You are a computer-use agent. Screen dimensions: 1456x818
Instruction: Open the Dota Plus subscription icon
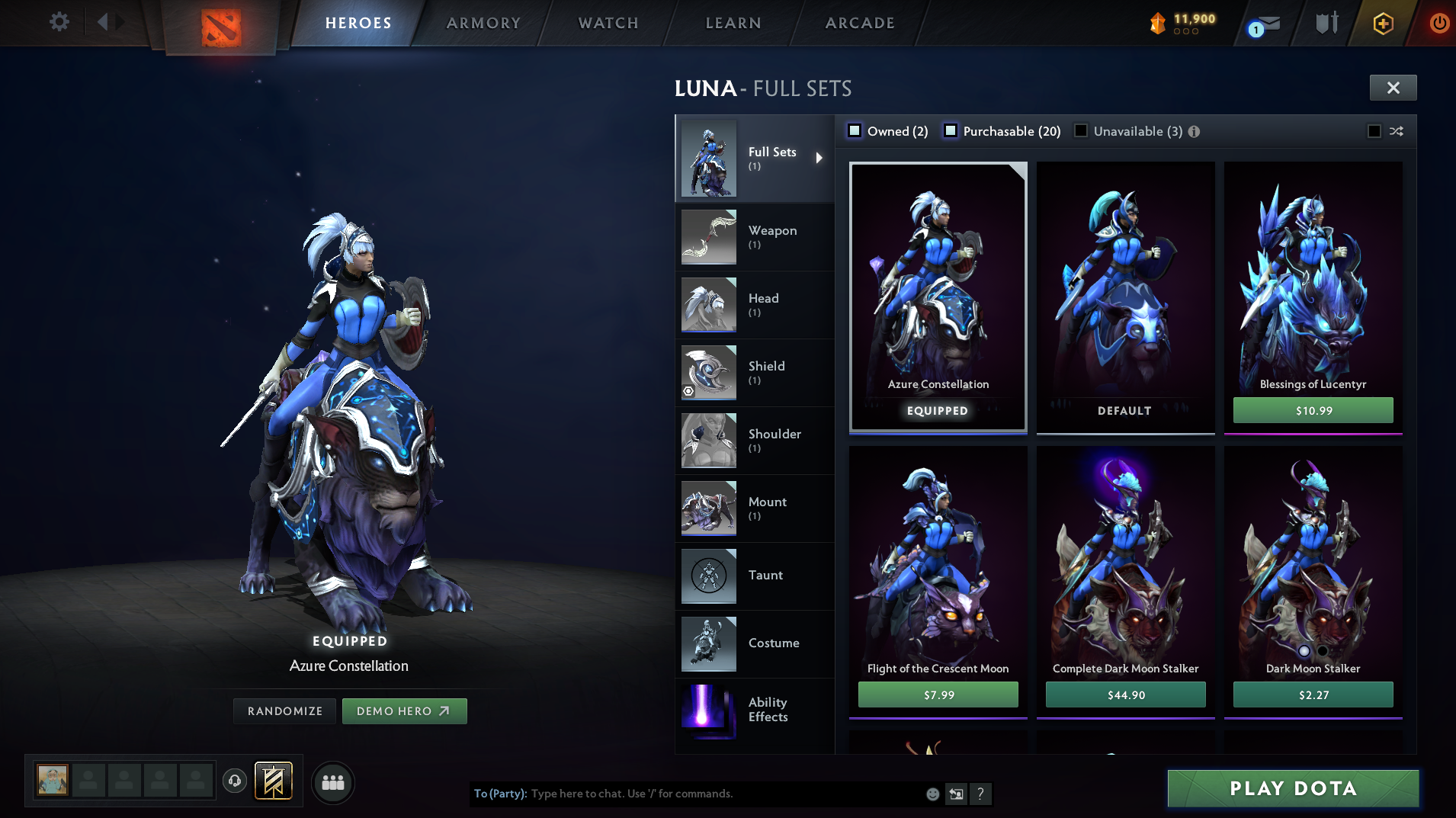tap(1382, 23)
